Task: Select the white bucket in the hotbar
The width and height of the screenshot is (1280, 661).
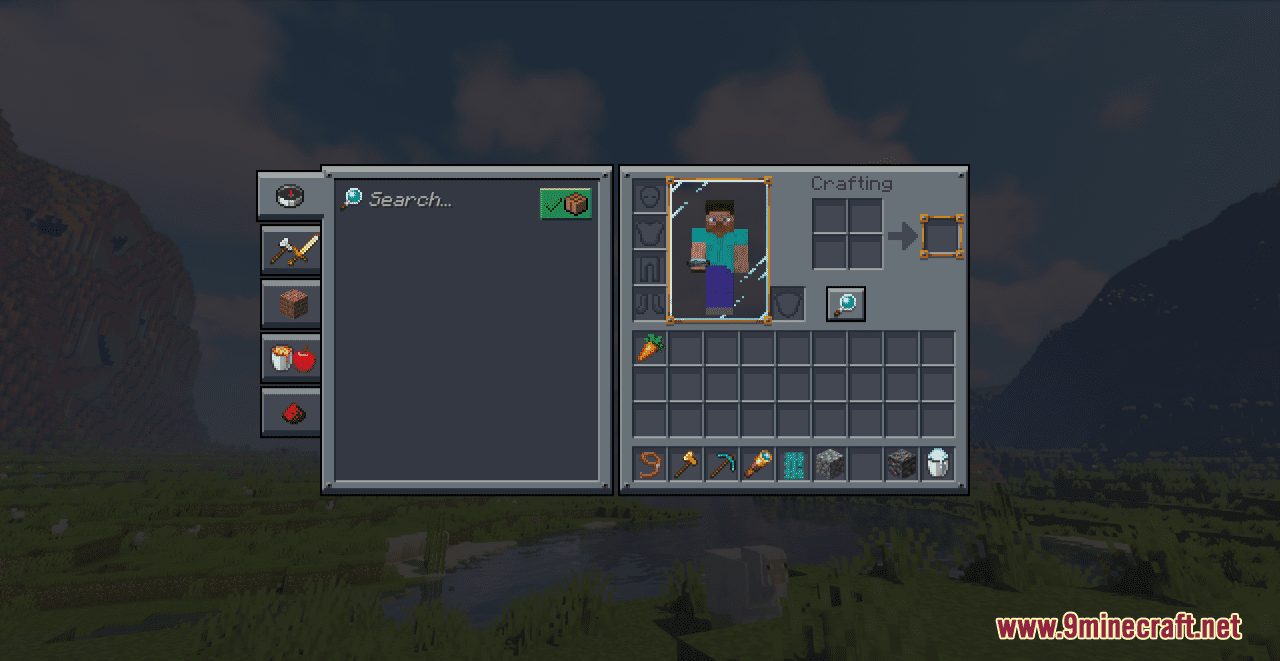Action: click(938, 464)
